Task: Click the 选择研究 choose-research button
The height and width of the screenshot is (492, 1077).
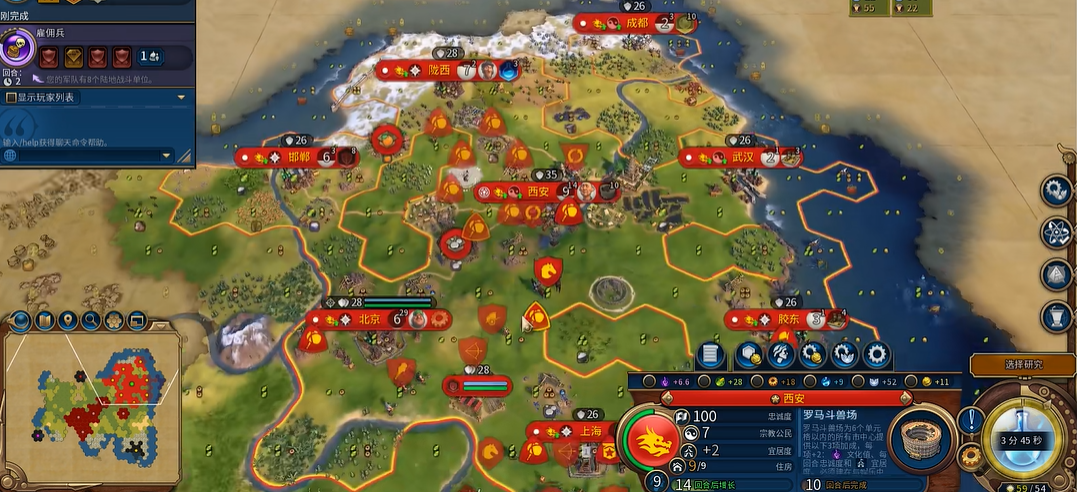Action: click(1021, 364)
